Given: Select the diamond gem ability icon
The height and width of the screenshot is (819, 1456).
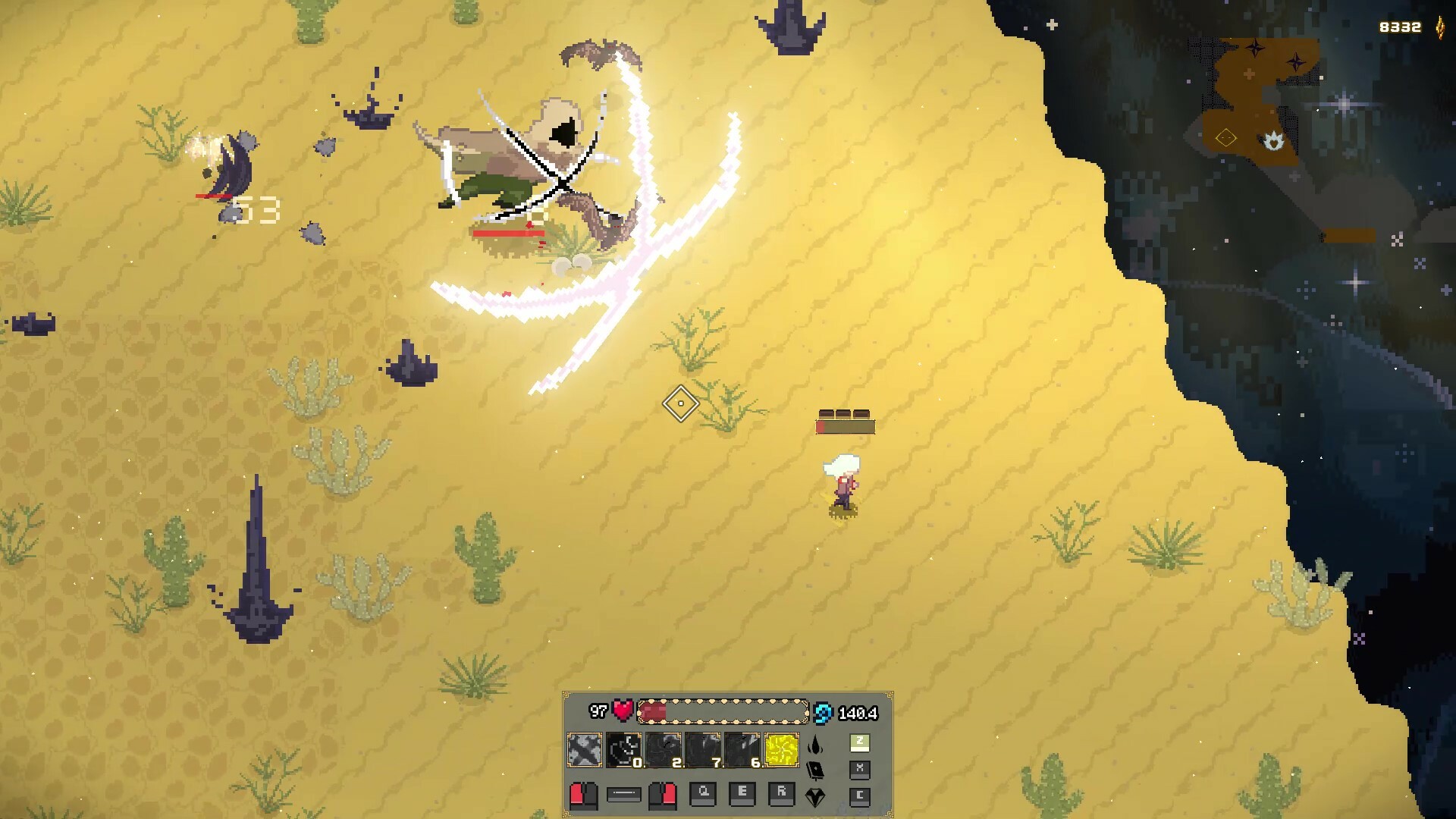Looking at the screenshot, I should (x=817, y=797).
